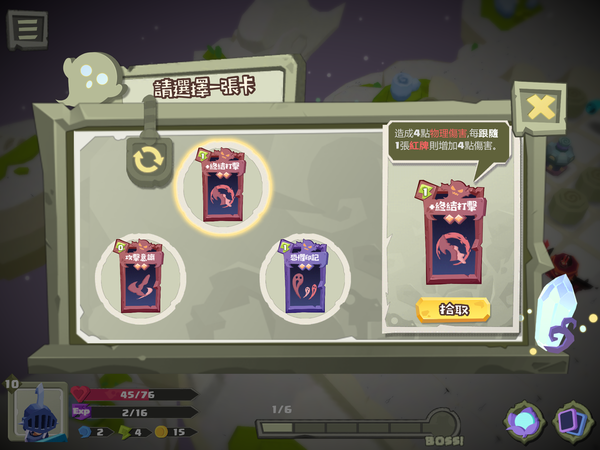Select the highlighted 終結打擊 card
600x450 pixels.
click(x=225, y=188)
